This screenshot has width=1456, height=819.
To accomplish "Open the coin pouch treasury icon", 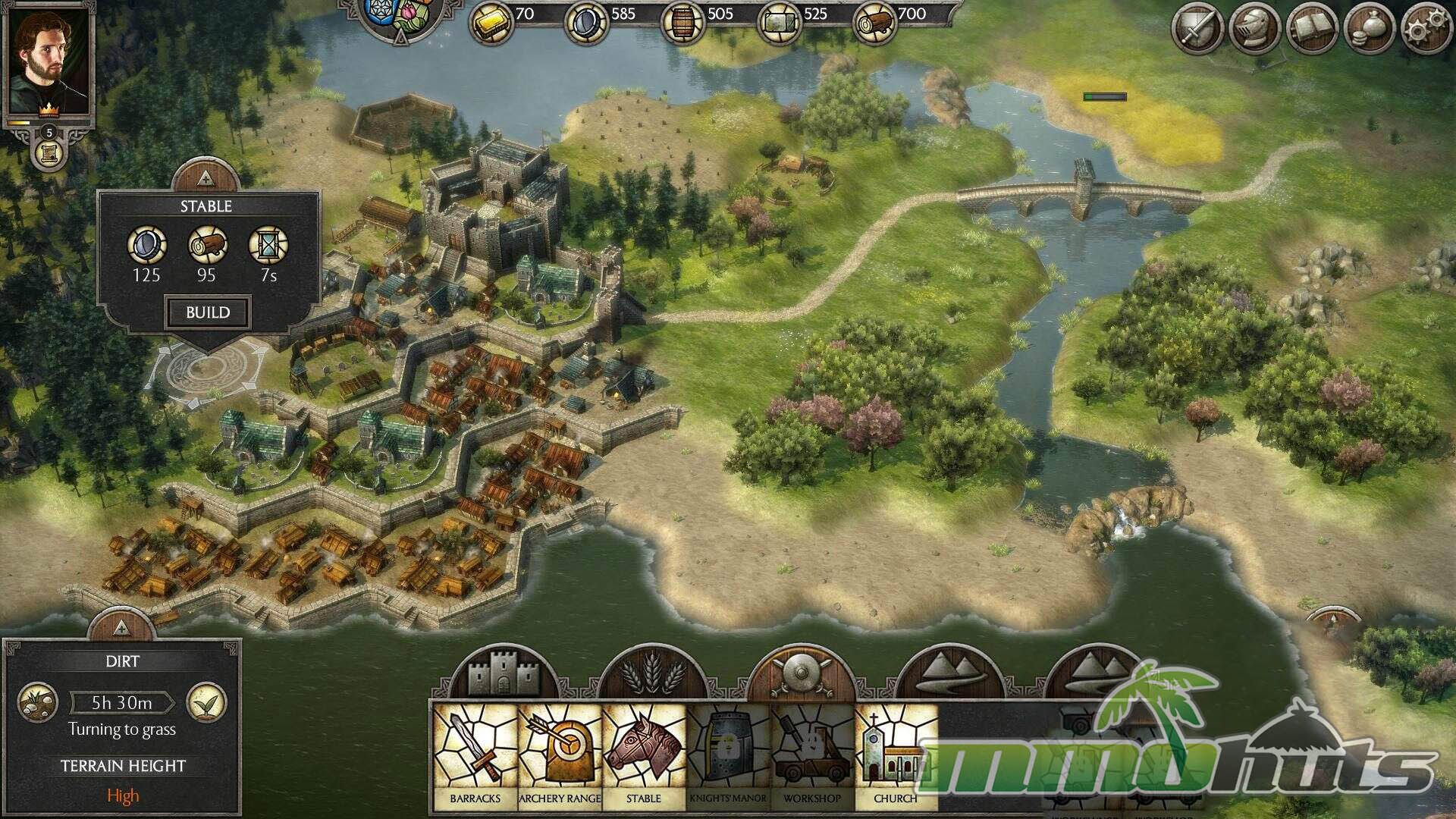I will pos(1369,30).
